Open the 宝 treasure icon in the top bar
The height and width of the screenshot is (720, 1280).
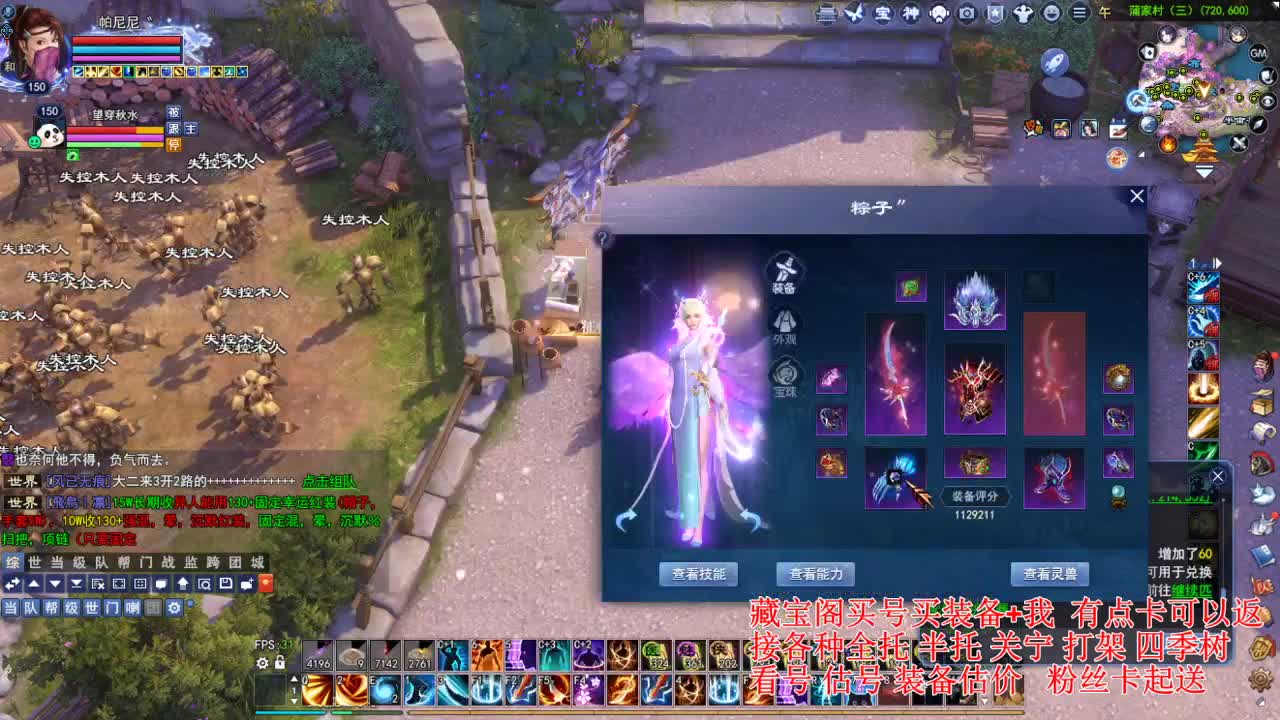[884, 14]
